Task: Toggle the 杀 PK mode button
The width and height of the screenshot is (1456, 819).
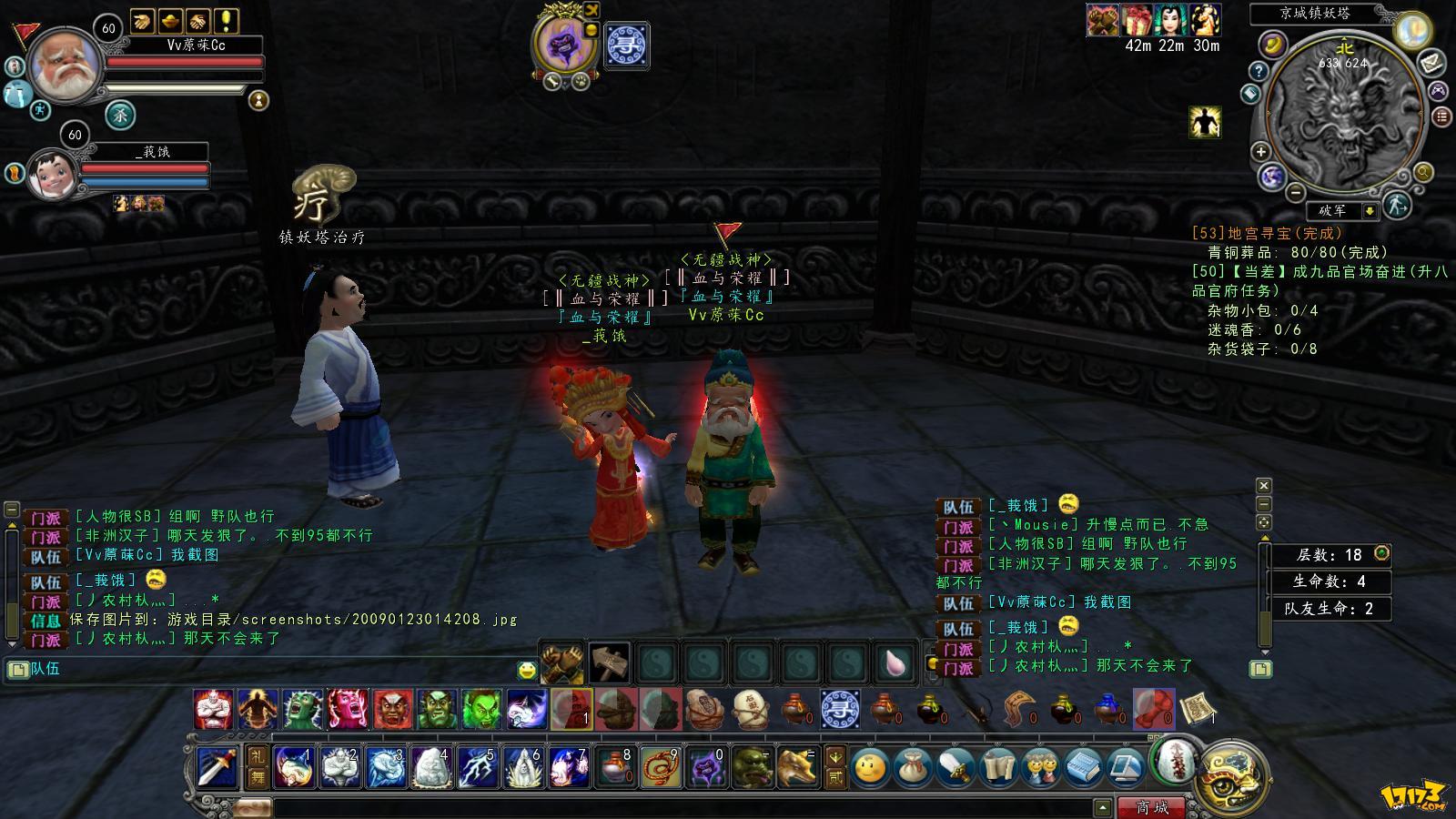Action: pos(121,115)
